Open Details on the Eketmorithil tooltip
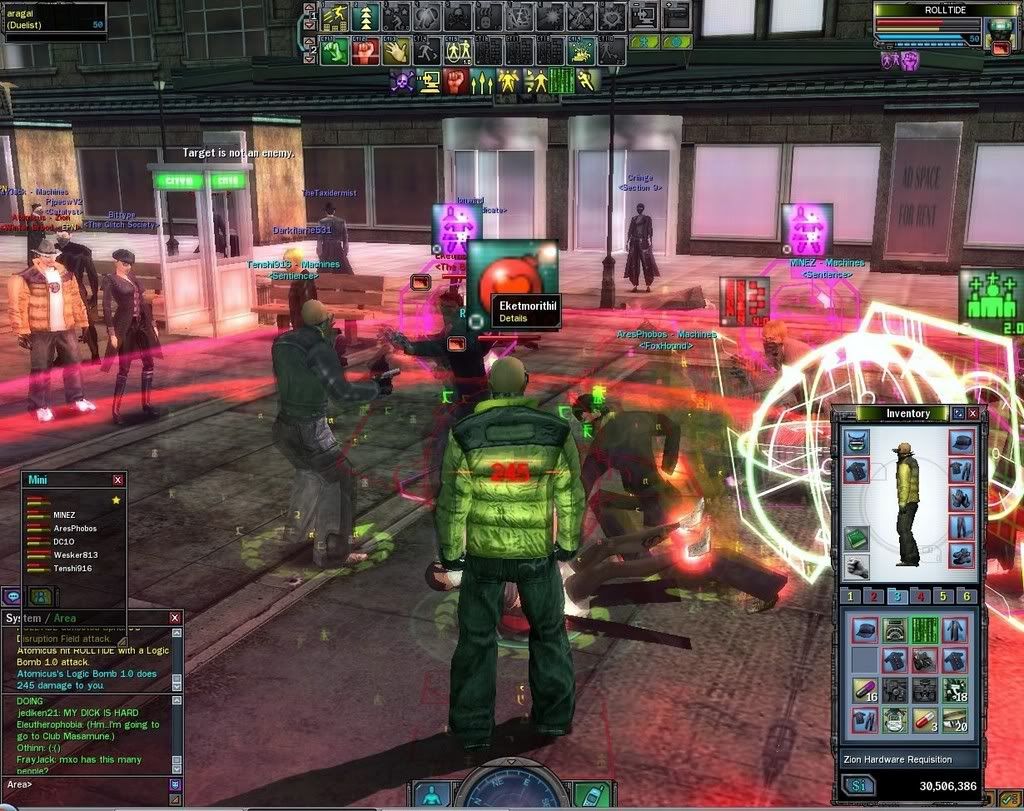The height and width of the screenshot is (811, 1024). pyautogui.click(x=513, y=318)
